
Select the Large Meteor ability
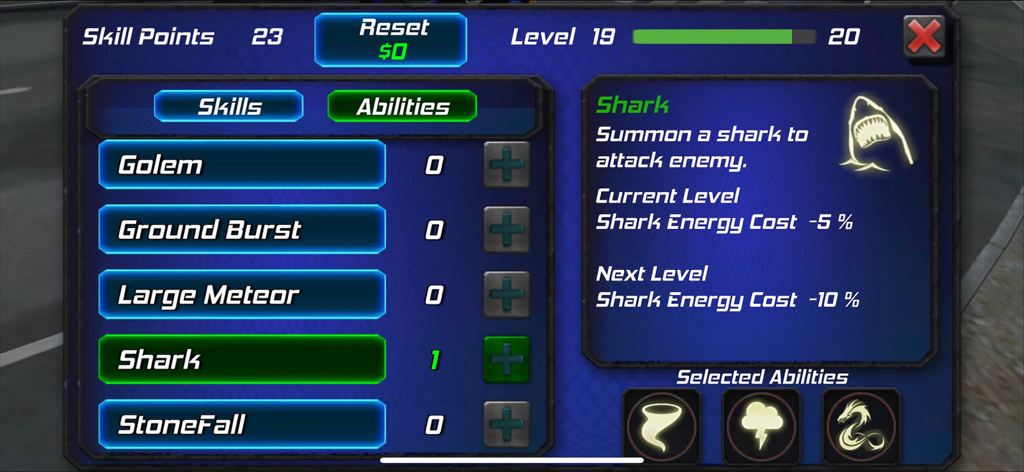pos(242,295)
